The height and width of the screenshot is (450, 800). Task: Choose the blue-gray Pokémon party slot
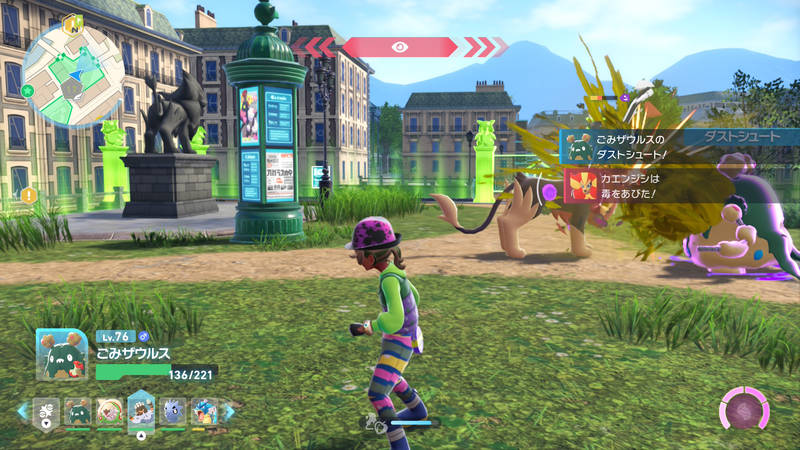[x=173, y=411]
